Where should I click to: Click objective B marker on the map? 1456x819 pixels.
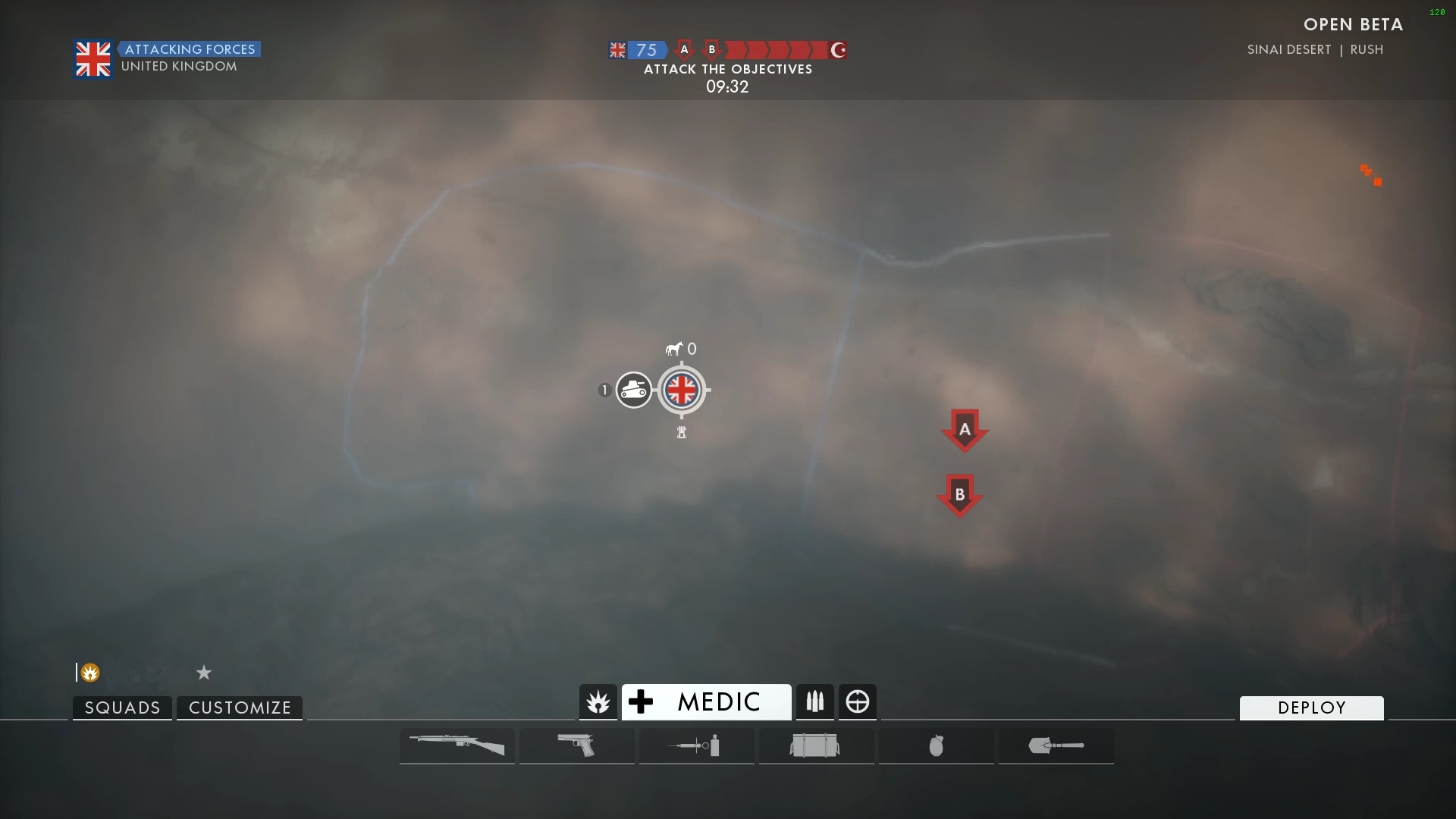click(x=960, y=494)
